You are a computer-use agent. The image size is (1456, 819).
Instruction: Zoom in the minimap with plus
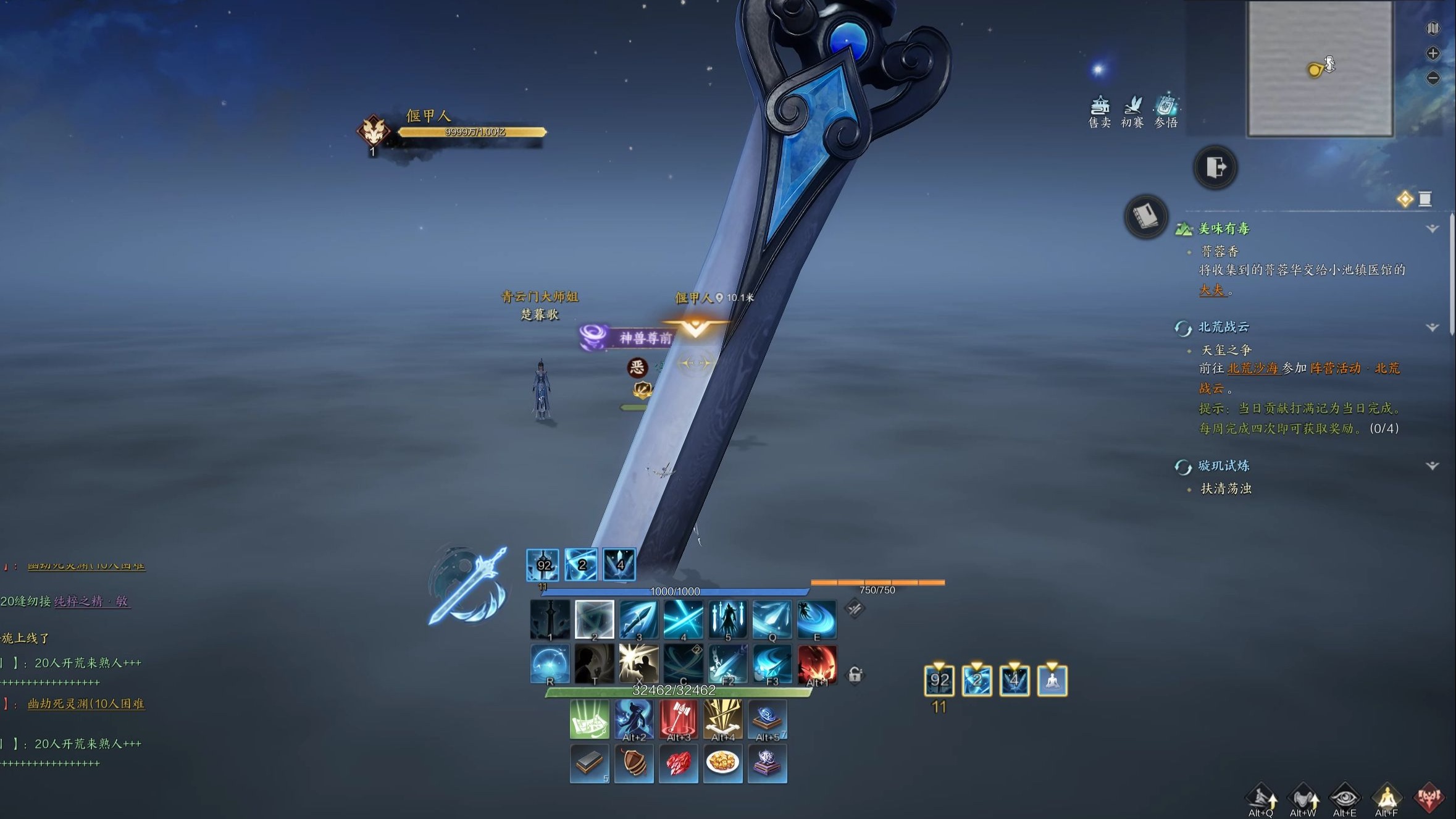click(1433, 54)
